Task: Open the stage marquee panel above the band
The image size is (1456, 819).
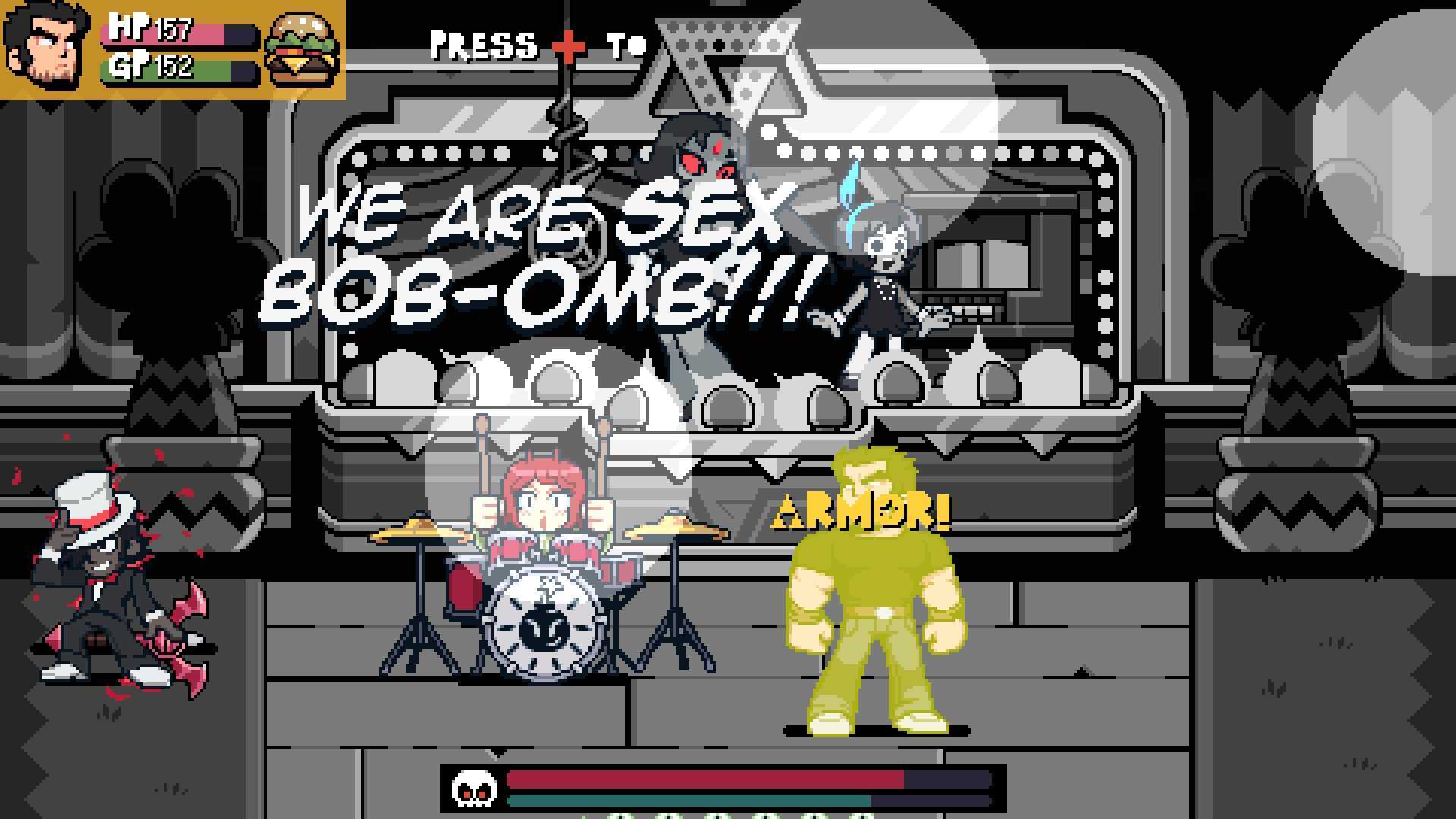Action: (x=728, y=250)
